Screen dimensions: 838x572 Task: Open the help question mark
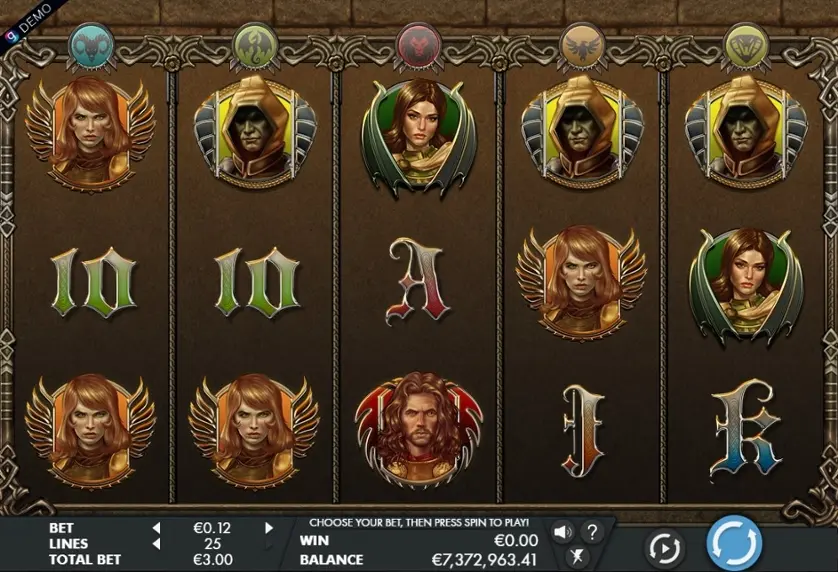[x=592, y=532]
